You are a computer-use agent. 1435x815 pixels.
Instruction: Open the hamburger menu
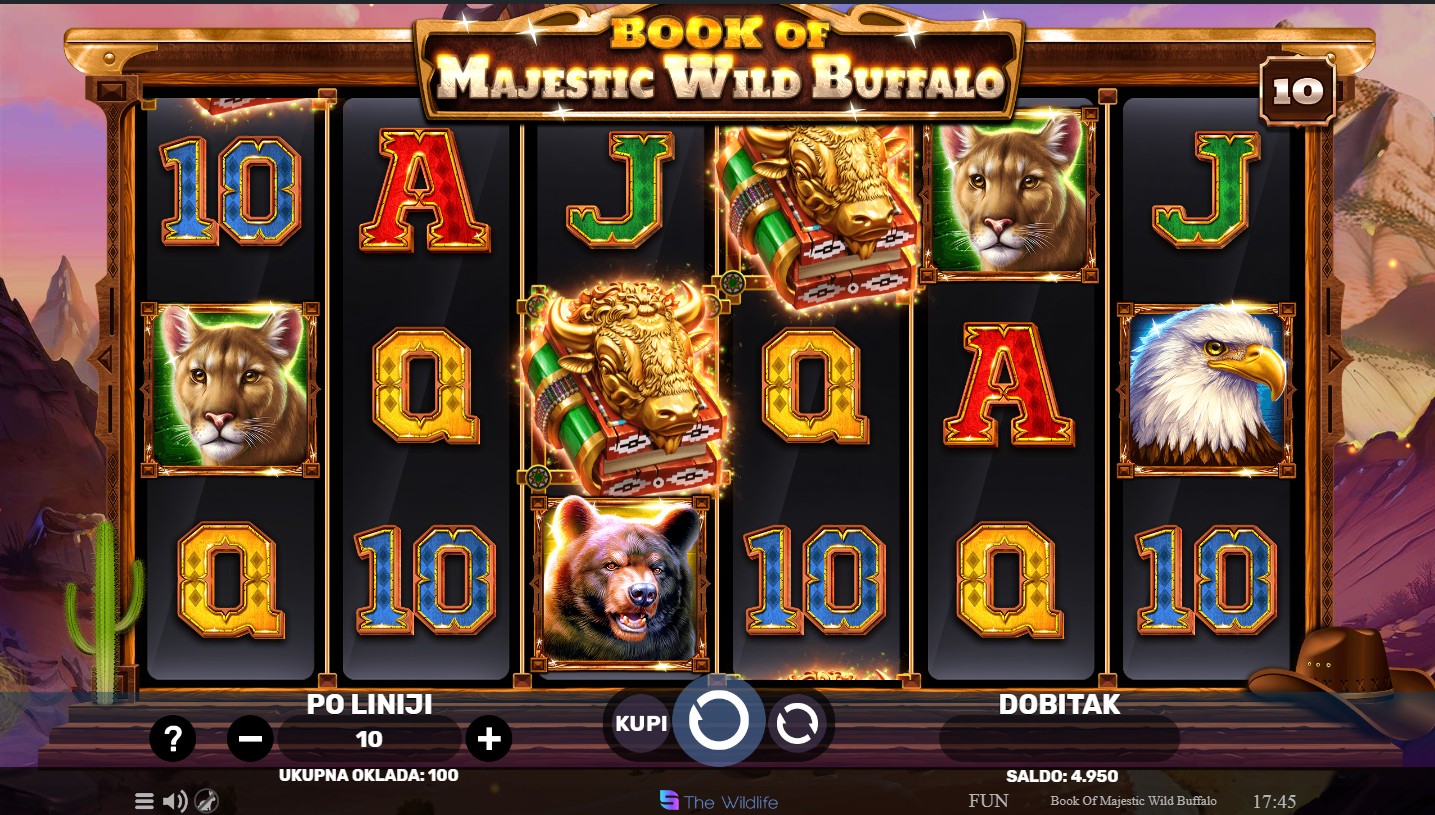(144, 801)
